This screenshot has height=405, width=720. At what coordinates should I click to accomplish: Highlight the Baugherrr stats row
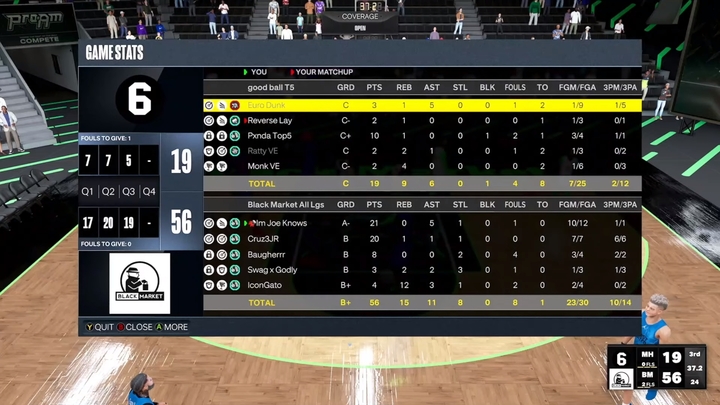pos(420,254)
